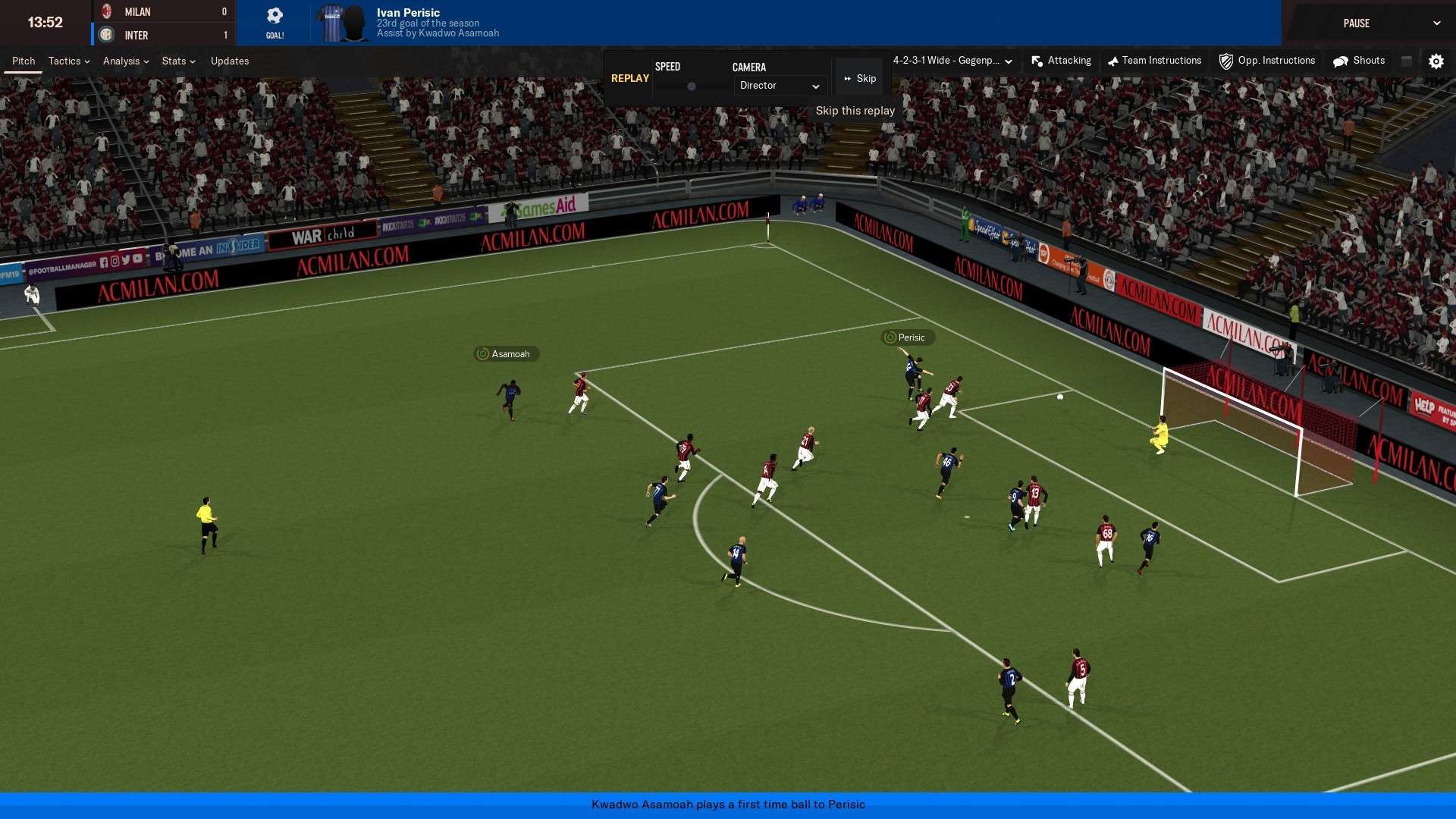The image size is (1456, 819).
Task: Open Opp. Instructions panel
Action: point(1267,61)
